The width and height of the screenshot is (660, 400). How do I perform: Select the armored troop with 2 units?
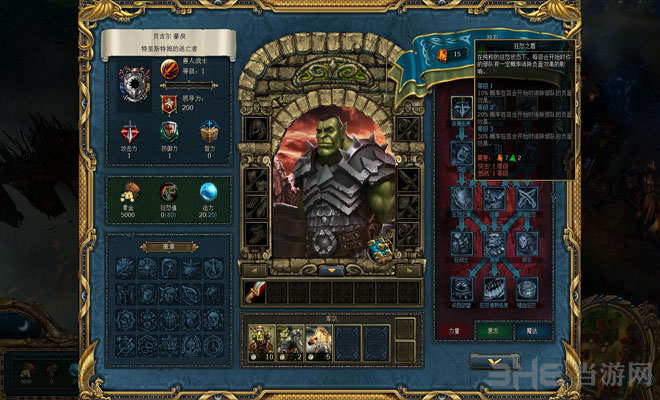[x=290, y=342]
